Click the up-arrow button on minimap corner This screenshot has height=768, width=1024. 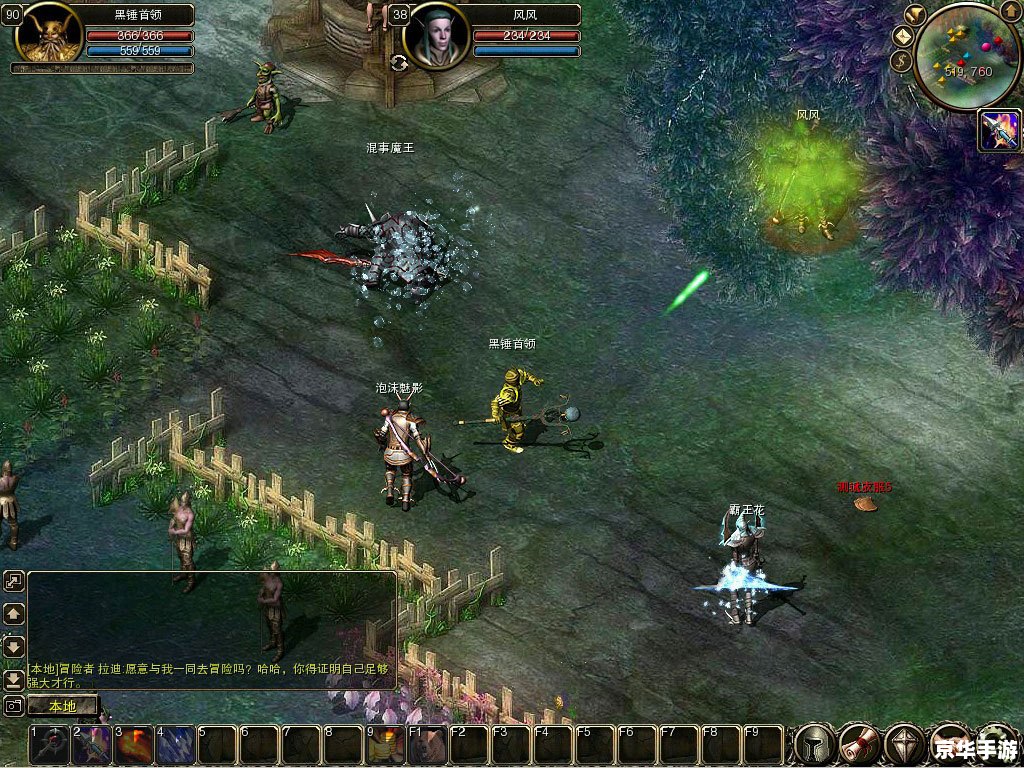[1012, 14]
